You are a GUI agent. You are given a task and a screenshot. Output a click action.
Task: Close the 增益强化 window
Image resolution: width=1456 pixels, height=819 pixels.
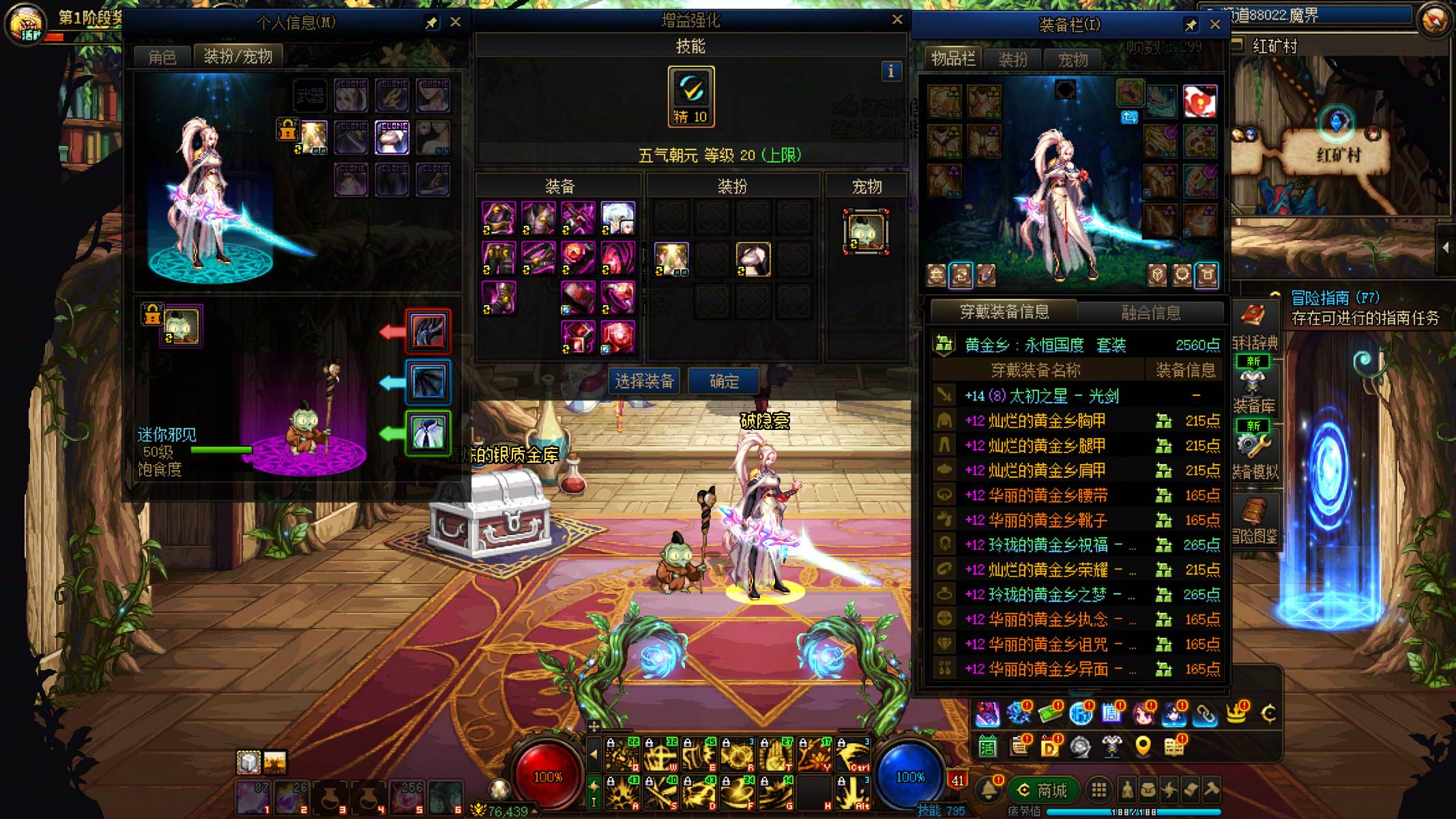tap(897, 20)
